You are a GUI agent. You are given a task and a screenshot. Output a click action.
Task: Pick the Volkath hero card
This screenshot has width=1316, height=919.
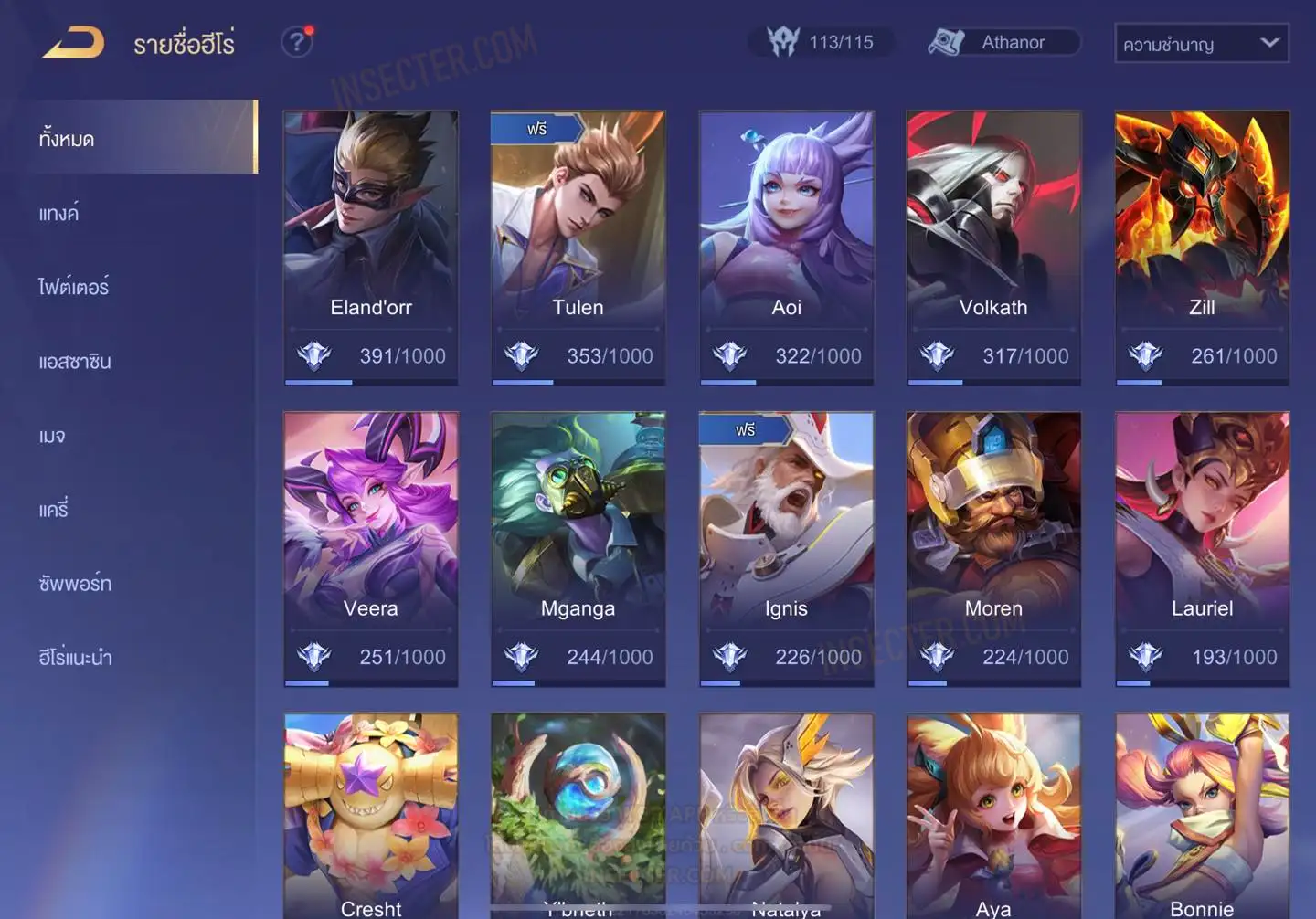click(993, 247)
